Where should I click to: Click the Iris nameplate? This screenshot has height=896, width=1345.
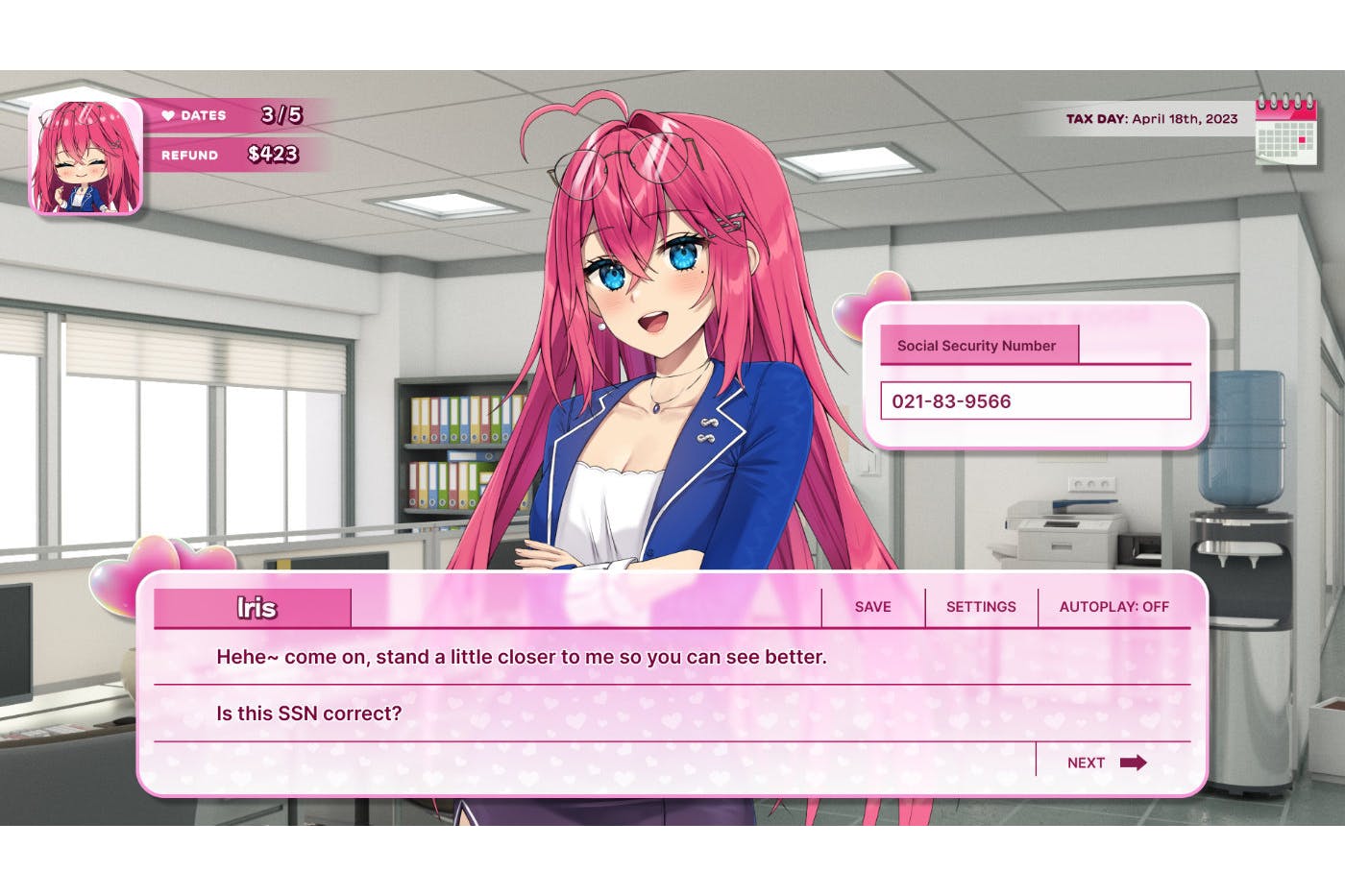[x=254, y=607]
